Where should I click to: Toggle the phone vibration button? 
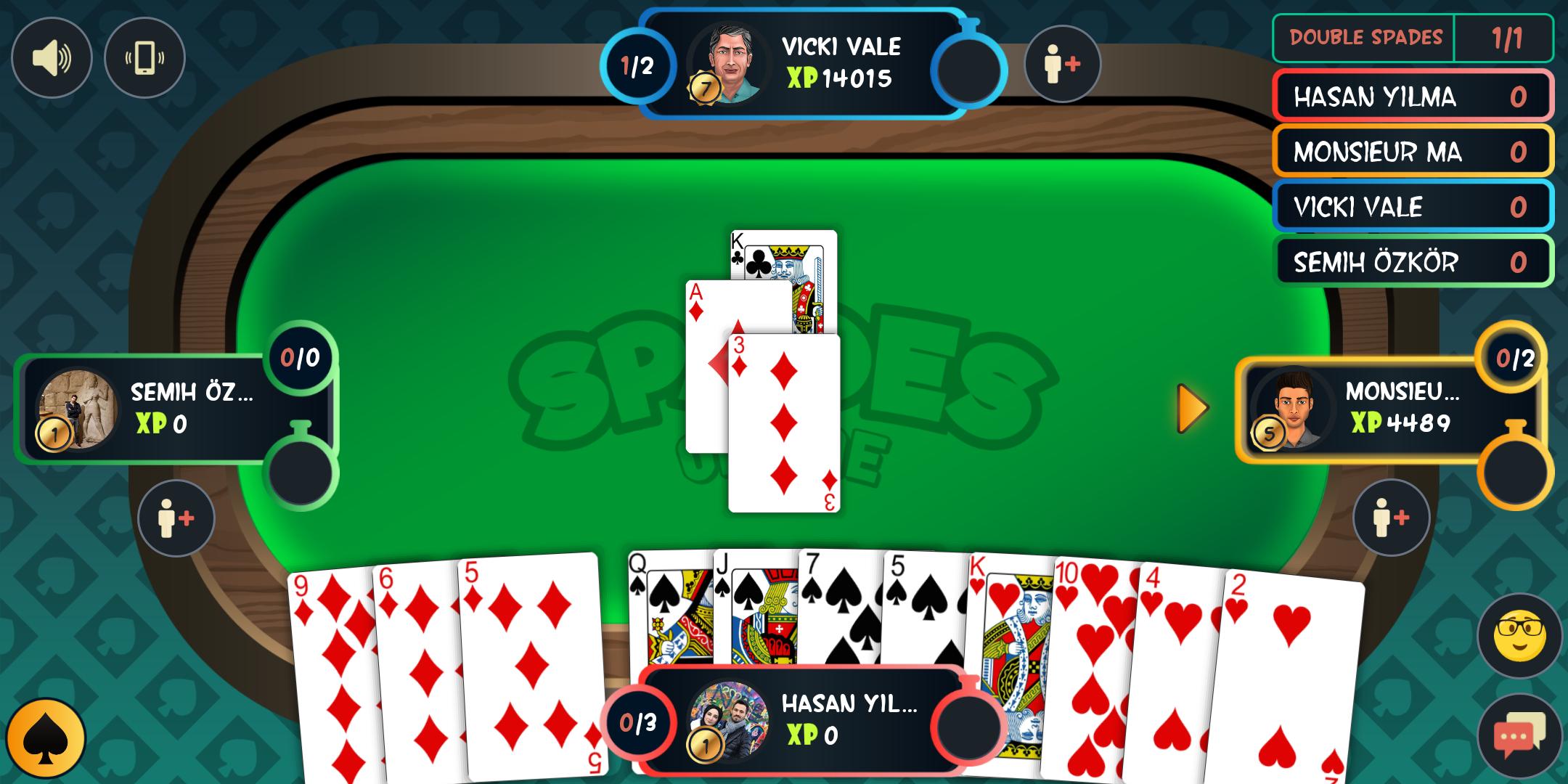tap(144, 58)
